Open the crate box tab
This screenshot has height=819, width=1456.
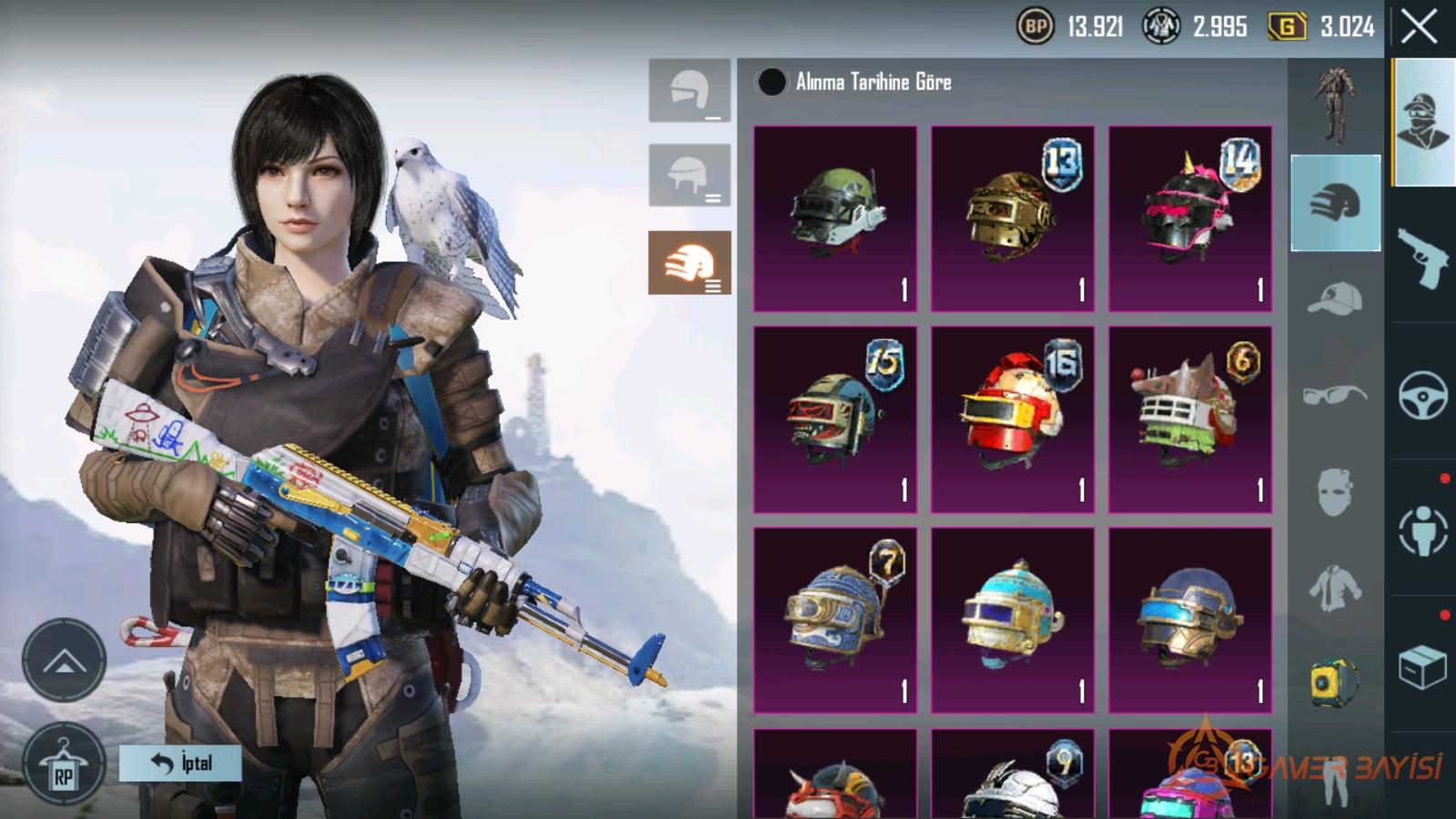point(1422,667)
